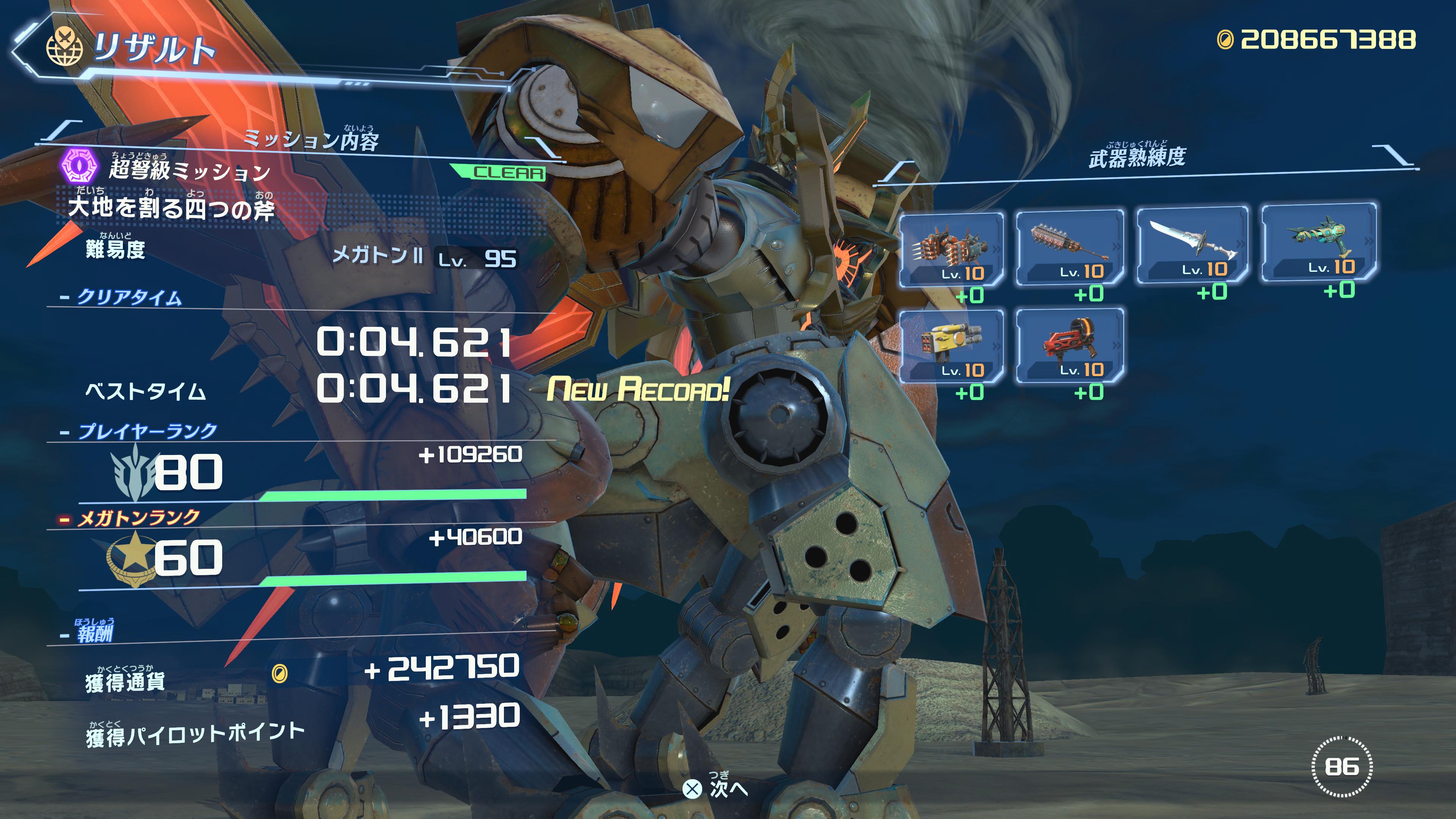Select the yellow missile launcher weapon tile
The width and height of the screenshot is (1456, 819).
[951, 345]
